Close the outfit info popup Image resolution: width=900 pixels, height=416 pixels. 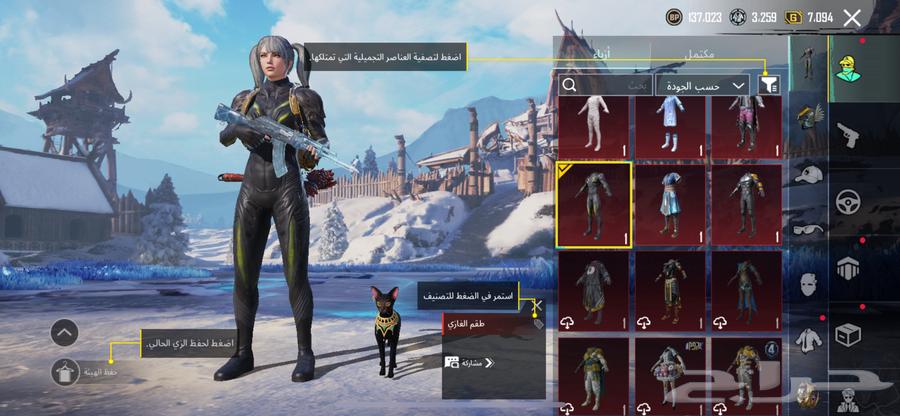point(537,305)
